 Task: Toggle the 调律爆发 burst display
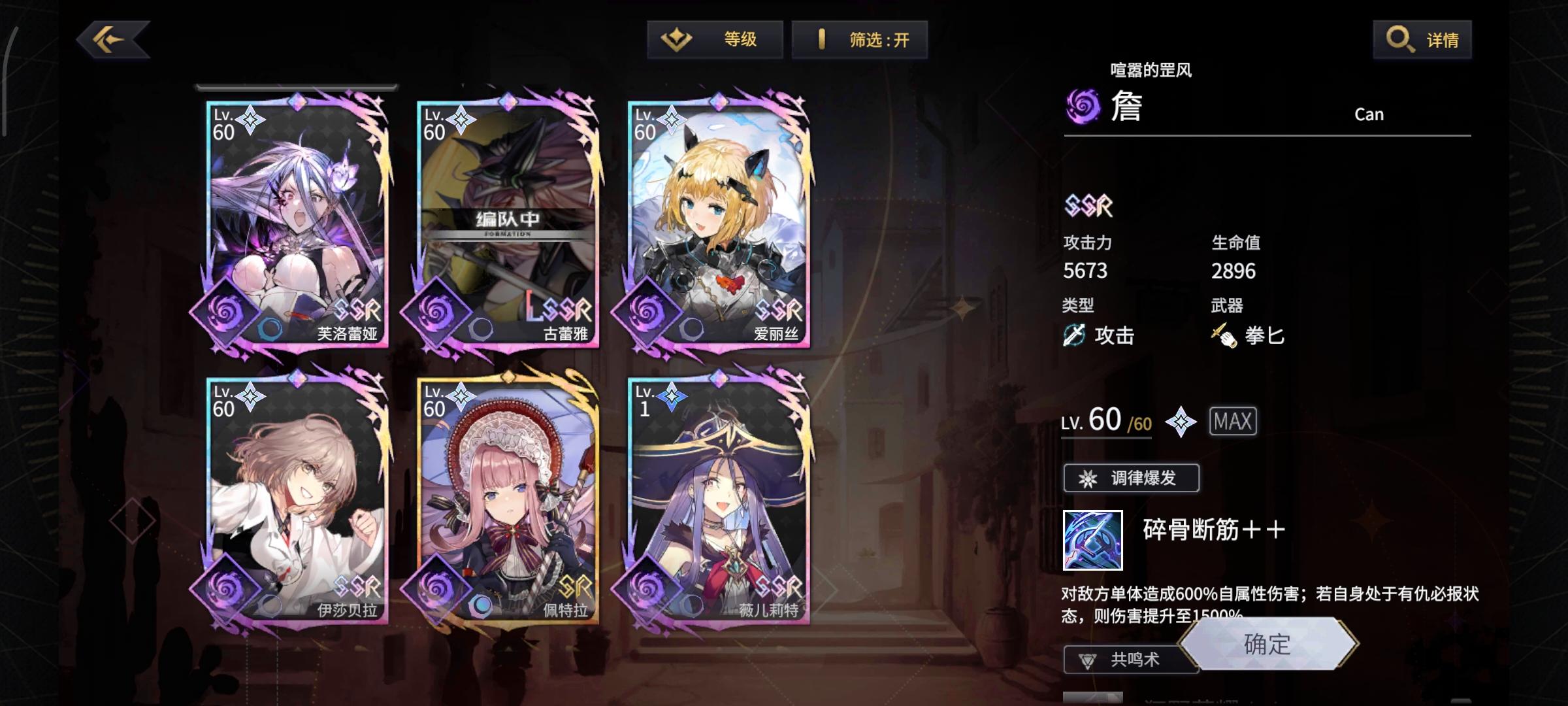click(1131, 478)
